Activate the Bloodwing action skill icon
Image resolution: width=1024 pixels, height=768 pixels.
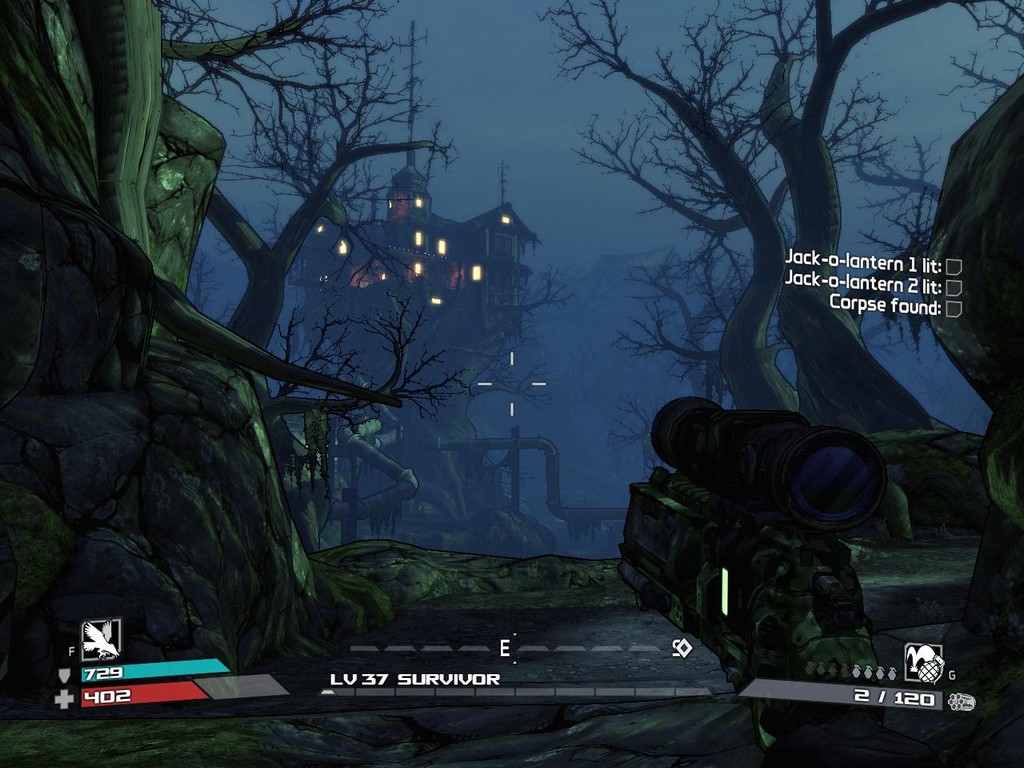(x=101, y=639)
